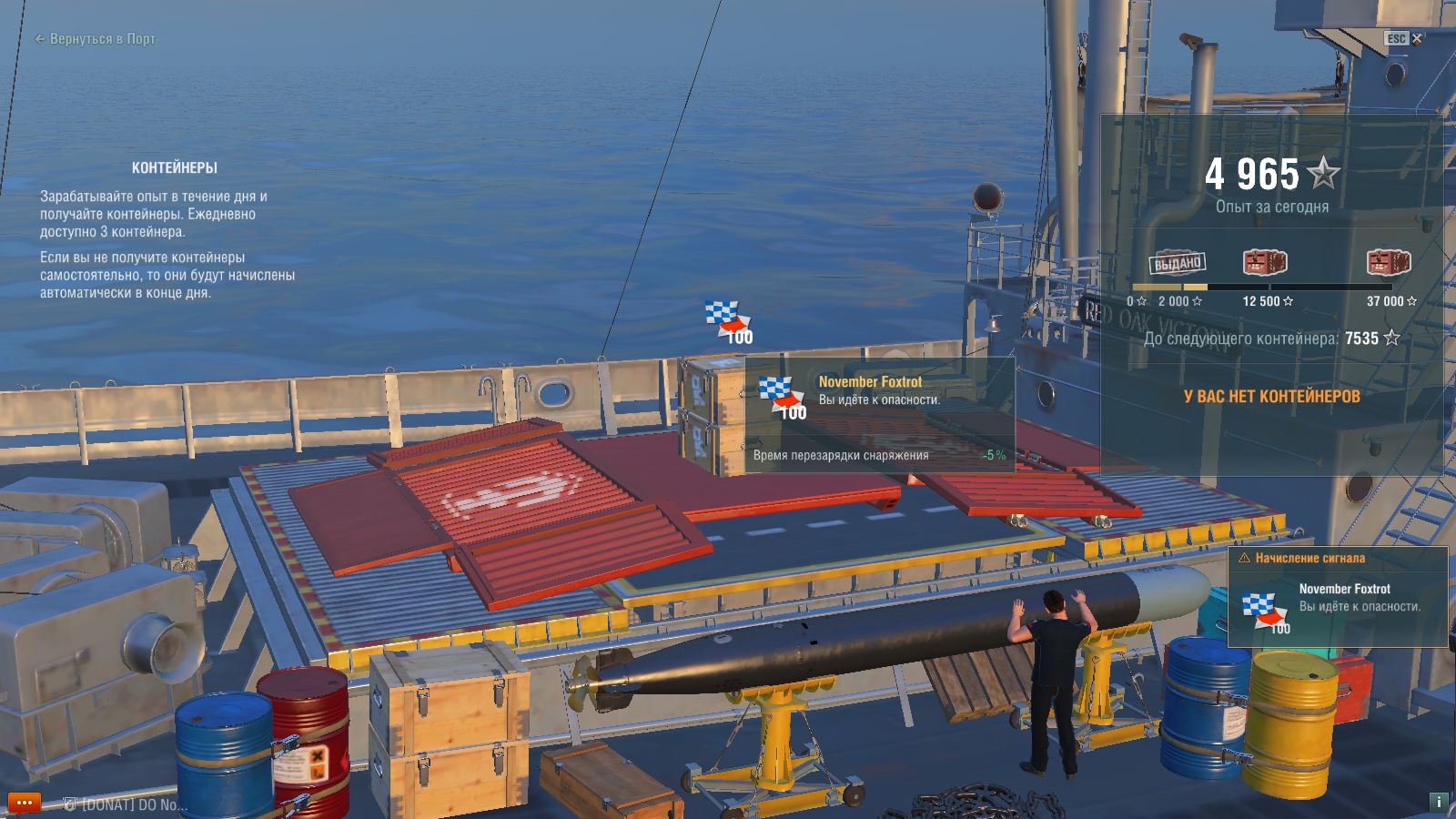Viewport: 1456px width, 819px height.
Task: Select the 12 500 experience container icon
Action: coord(1265,263)
